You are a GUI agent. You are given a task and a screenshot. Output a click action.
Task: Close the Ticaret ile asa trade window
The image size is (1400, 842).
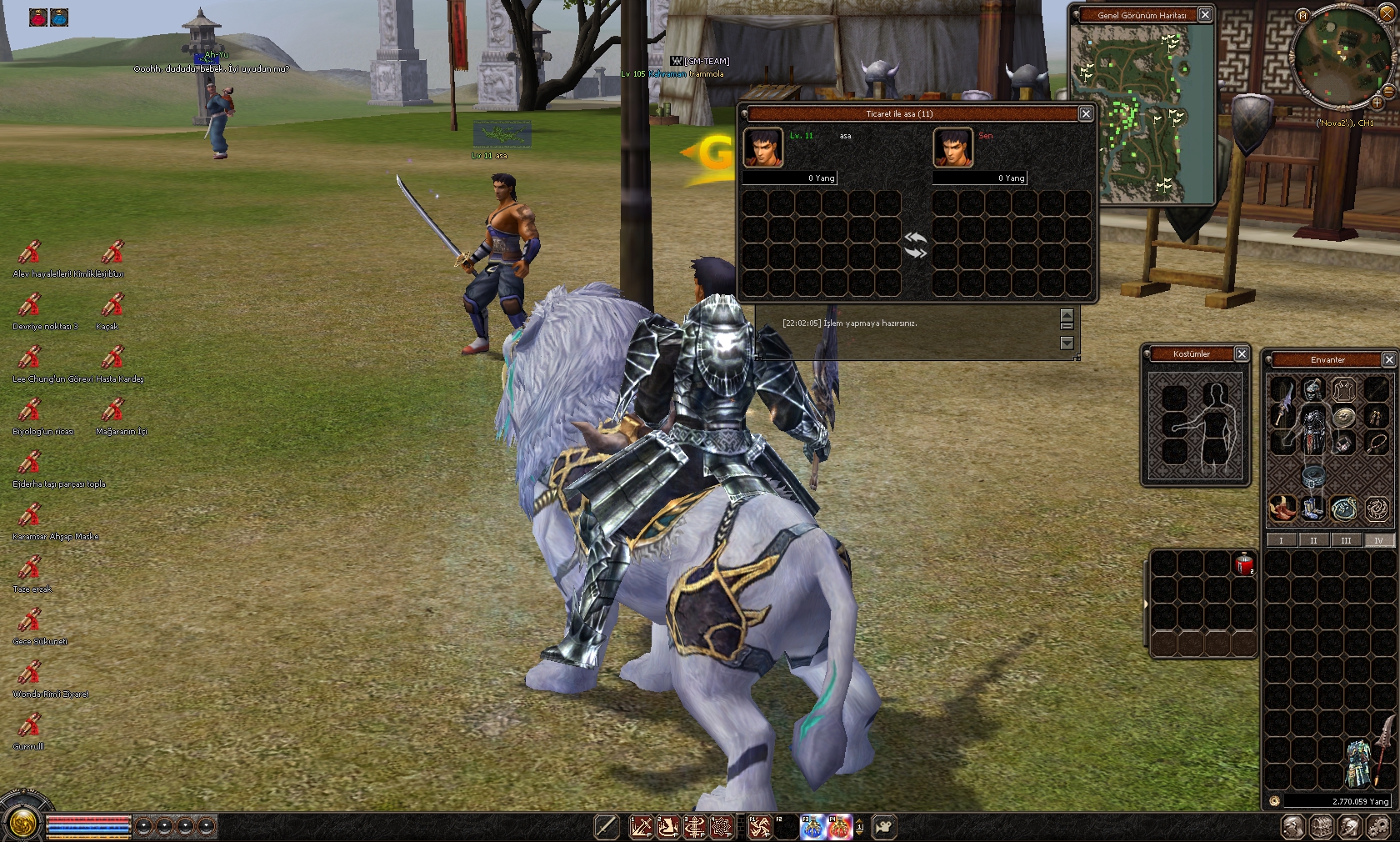[x=1085, y=113]
